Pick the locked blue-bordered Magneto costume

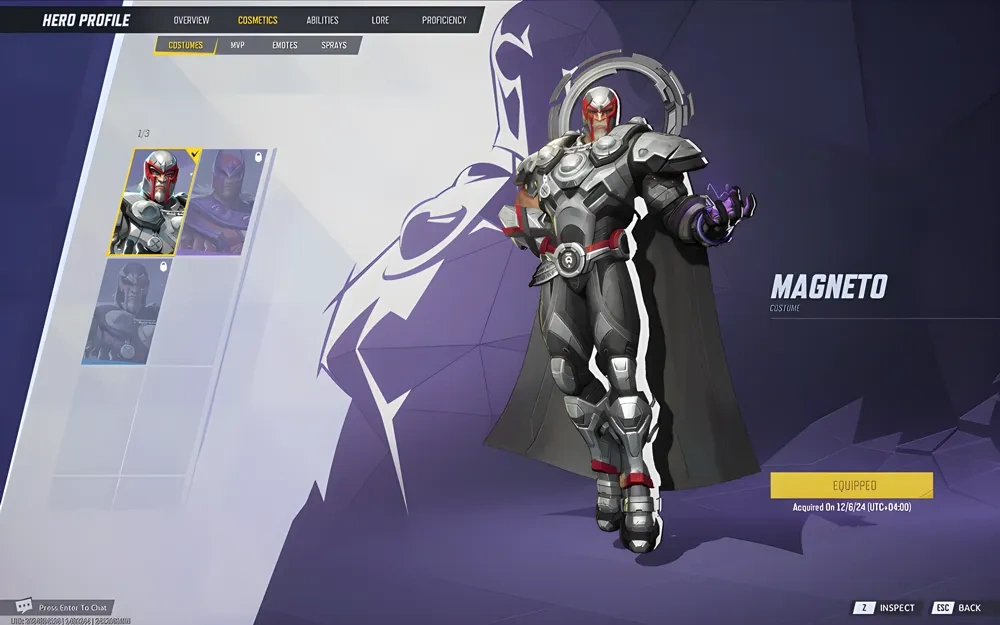tap(122, 311)
